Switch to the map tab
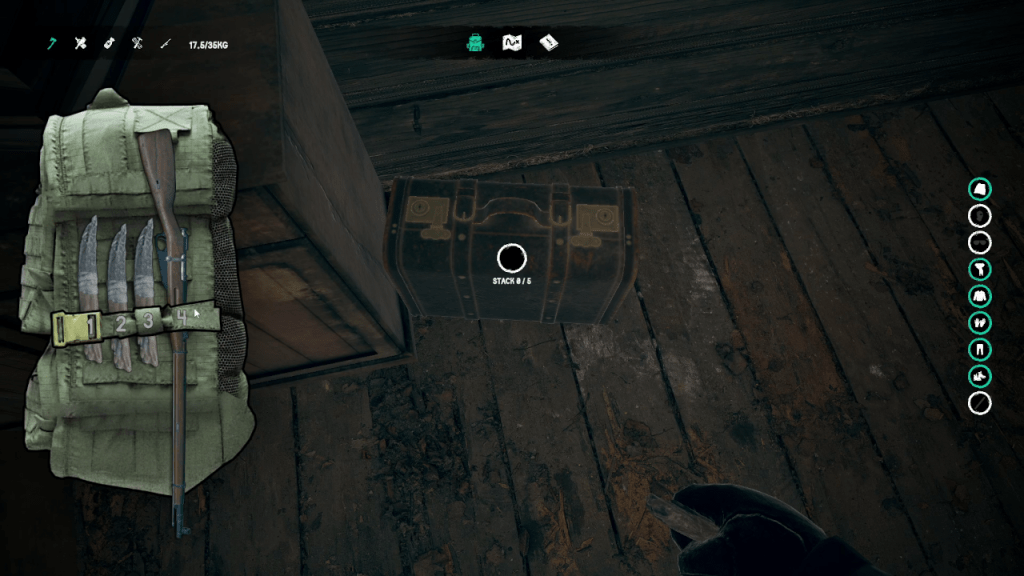 point(512,43)
